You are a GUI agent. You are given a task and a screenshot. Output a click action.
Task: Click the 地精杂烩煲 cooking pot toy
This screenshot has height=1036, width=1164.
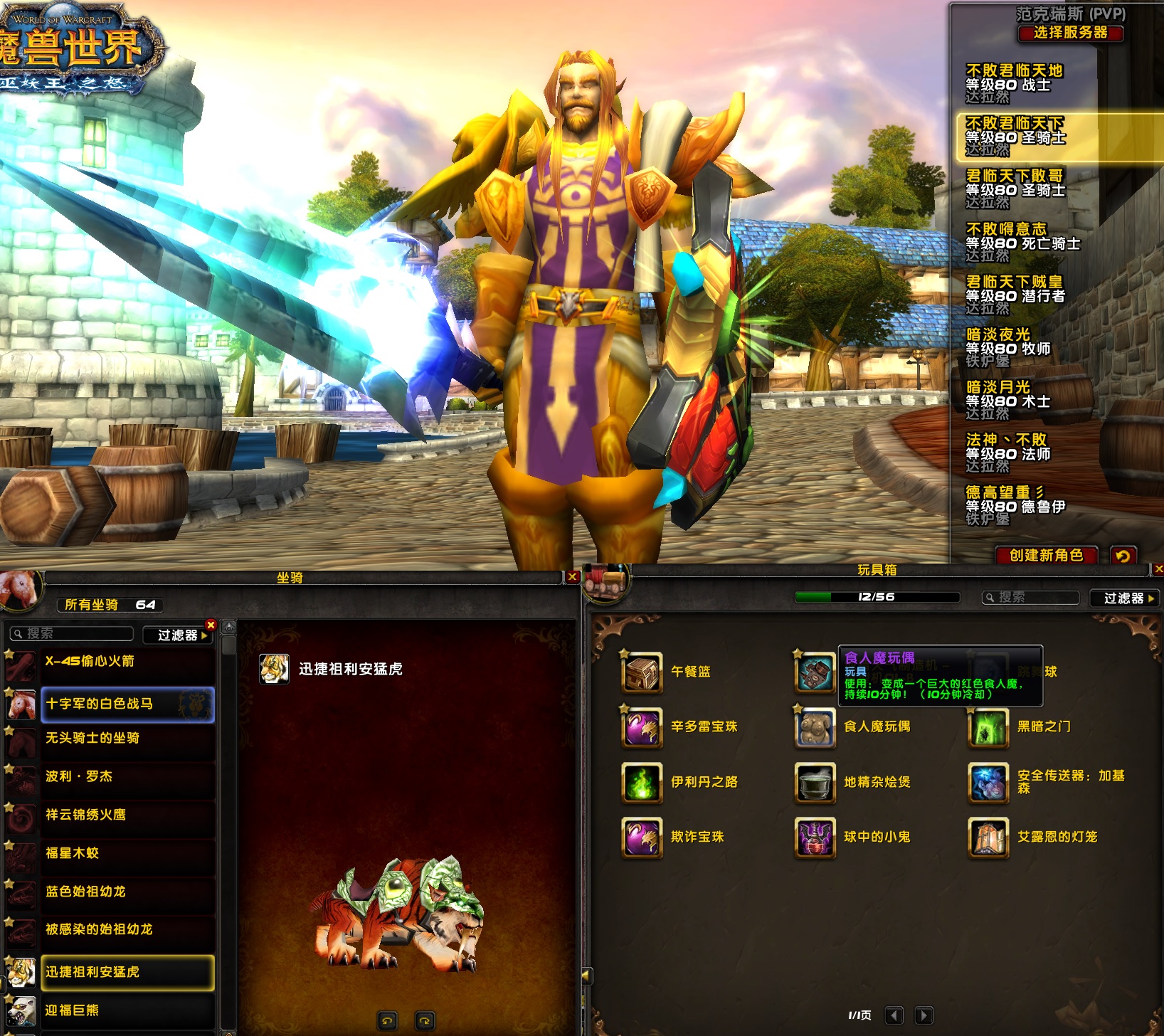coord(815,782)
